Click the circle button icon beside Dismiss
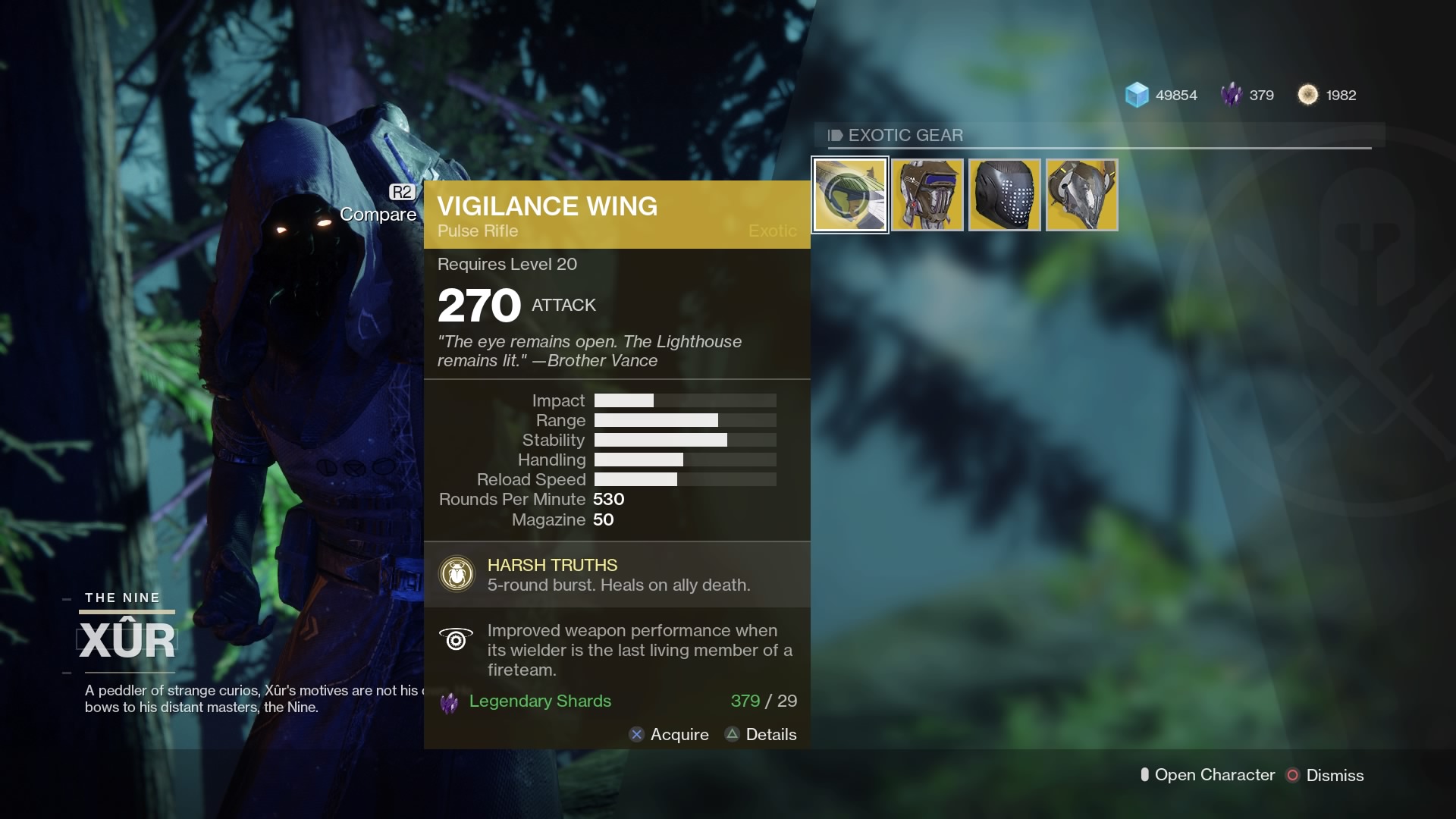 coord(1291,775)
